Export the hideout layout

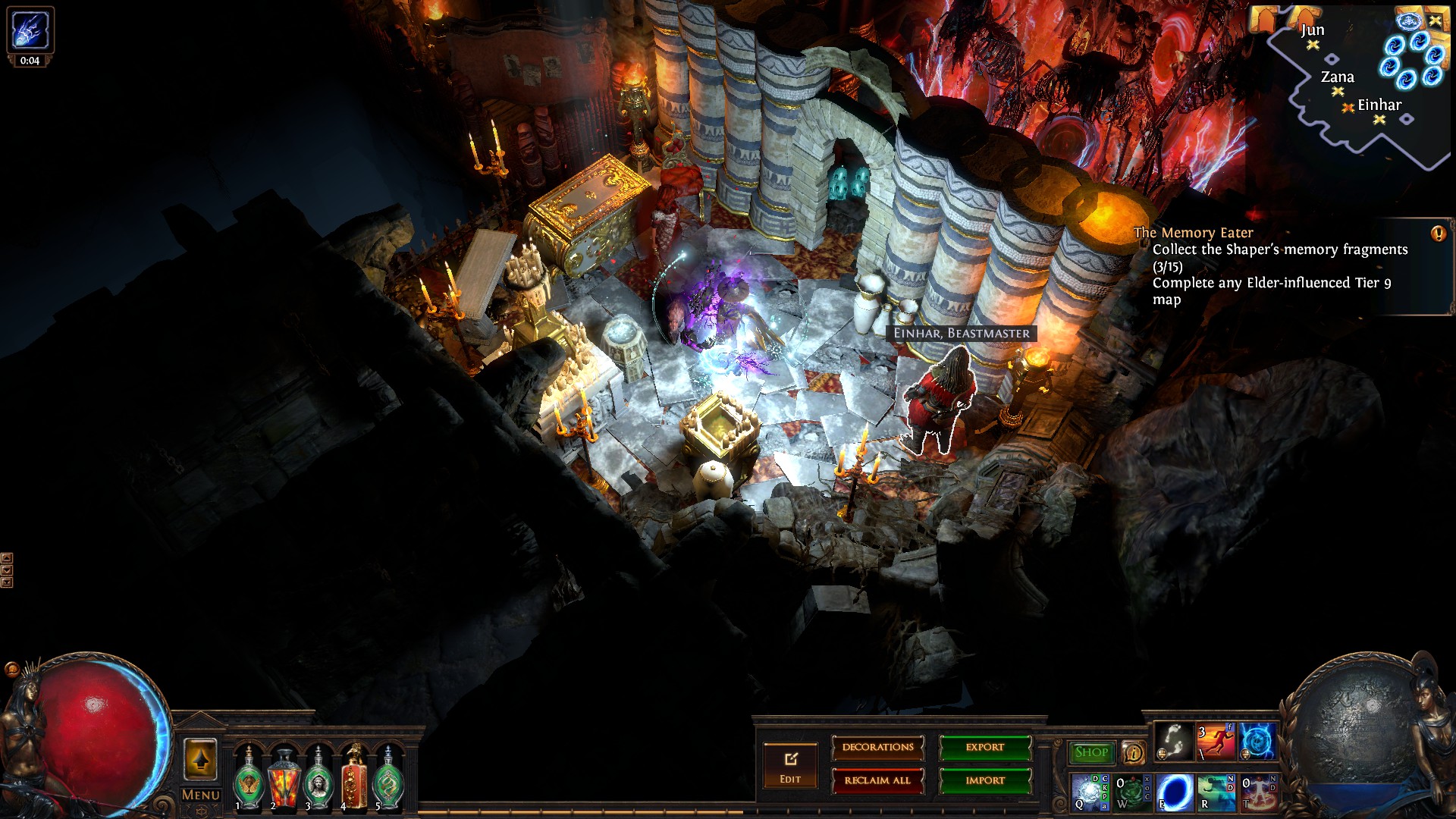[x=985, y=748]
